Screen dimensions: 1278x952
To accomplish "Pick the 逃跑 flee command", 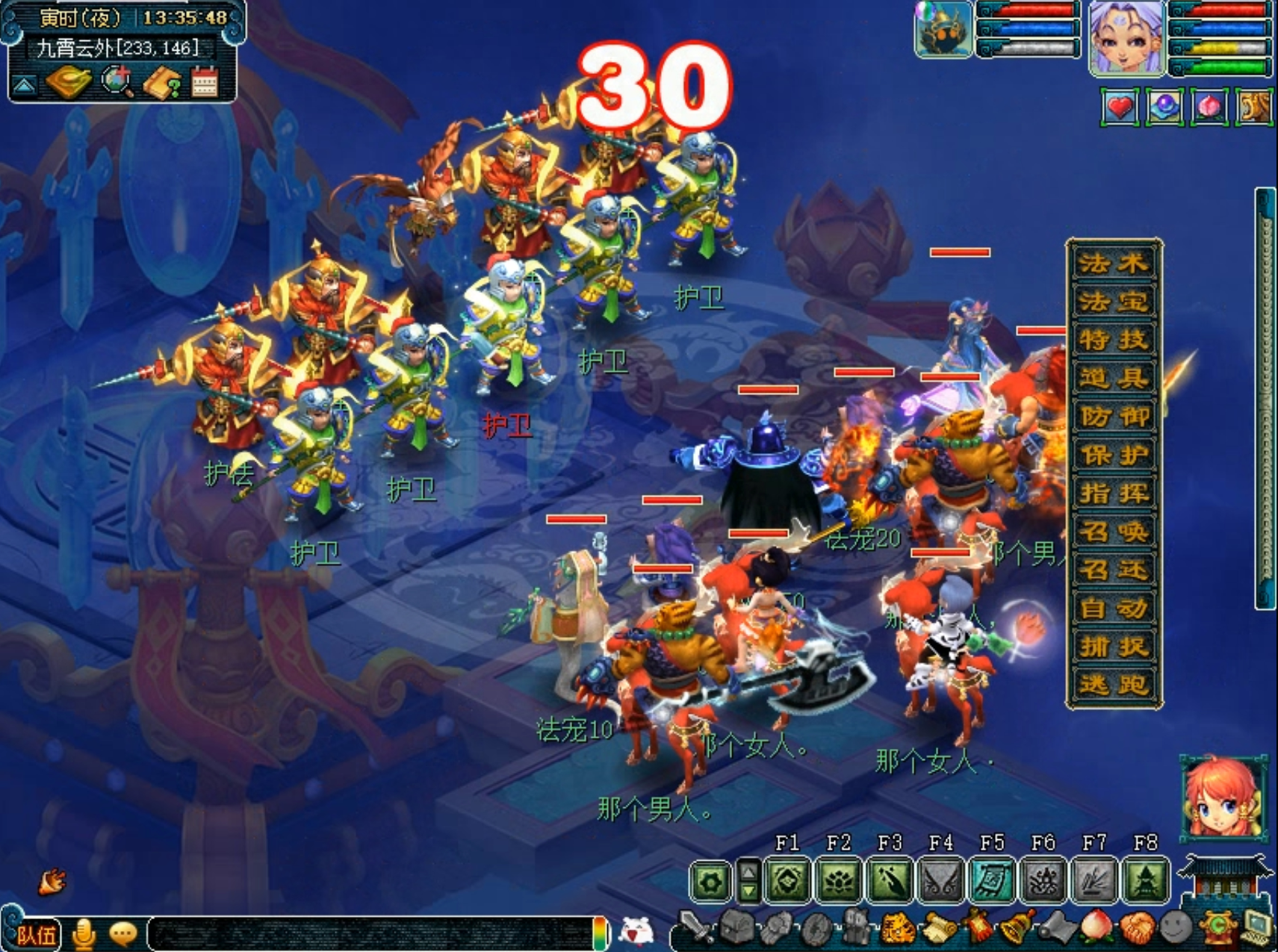I will [1113, 685].
